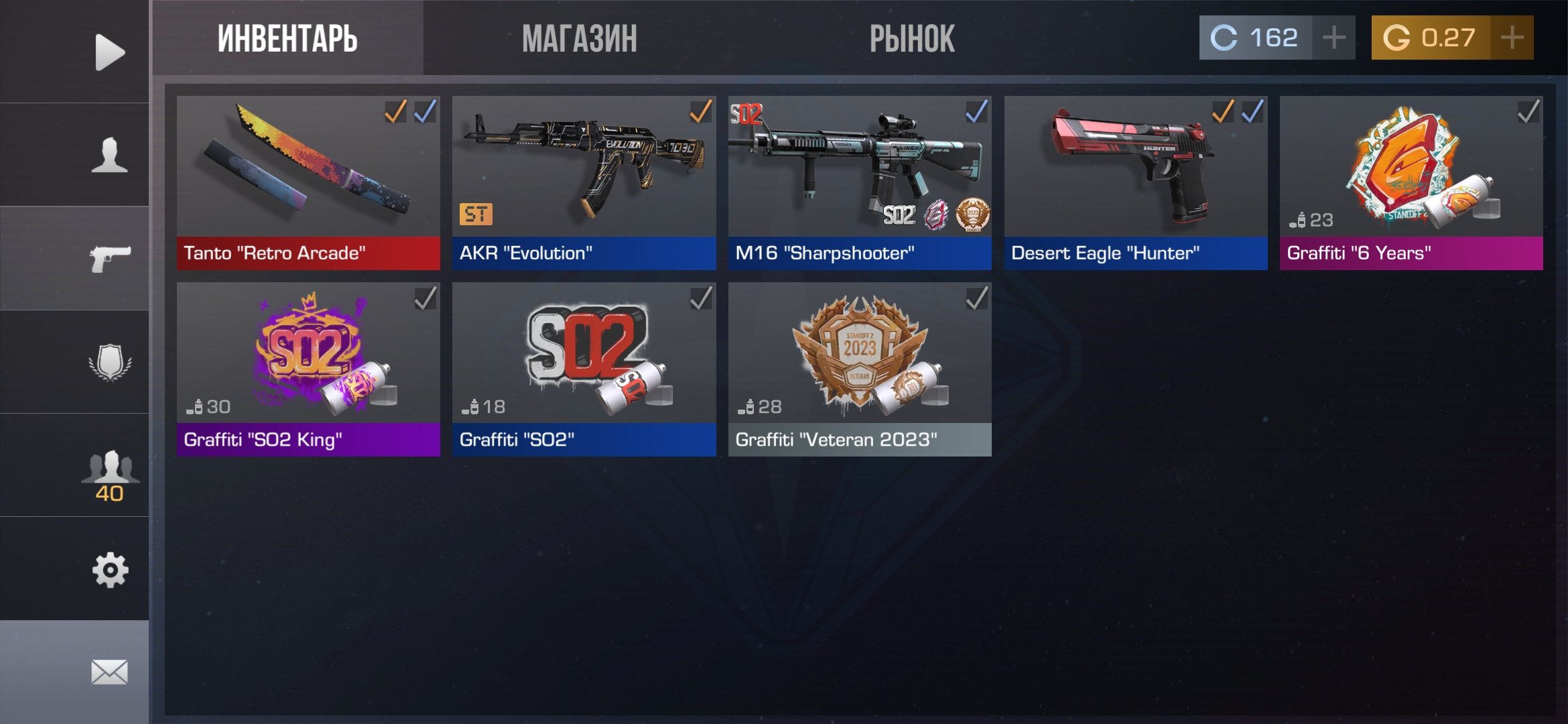Open the shield emblem section
This screenshot has height=724, width=1568.
click(109, 362)
